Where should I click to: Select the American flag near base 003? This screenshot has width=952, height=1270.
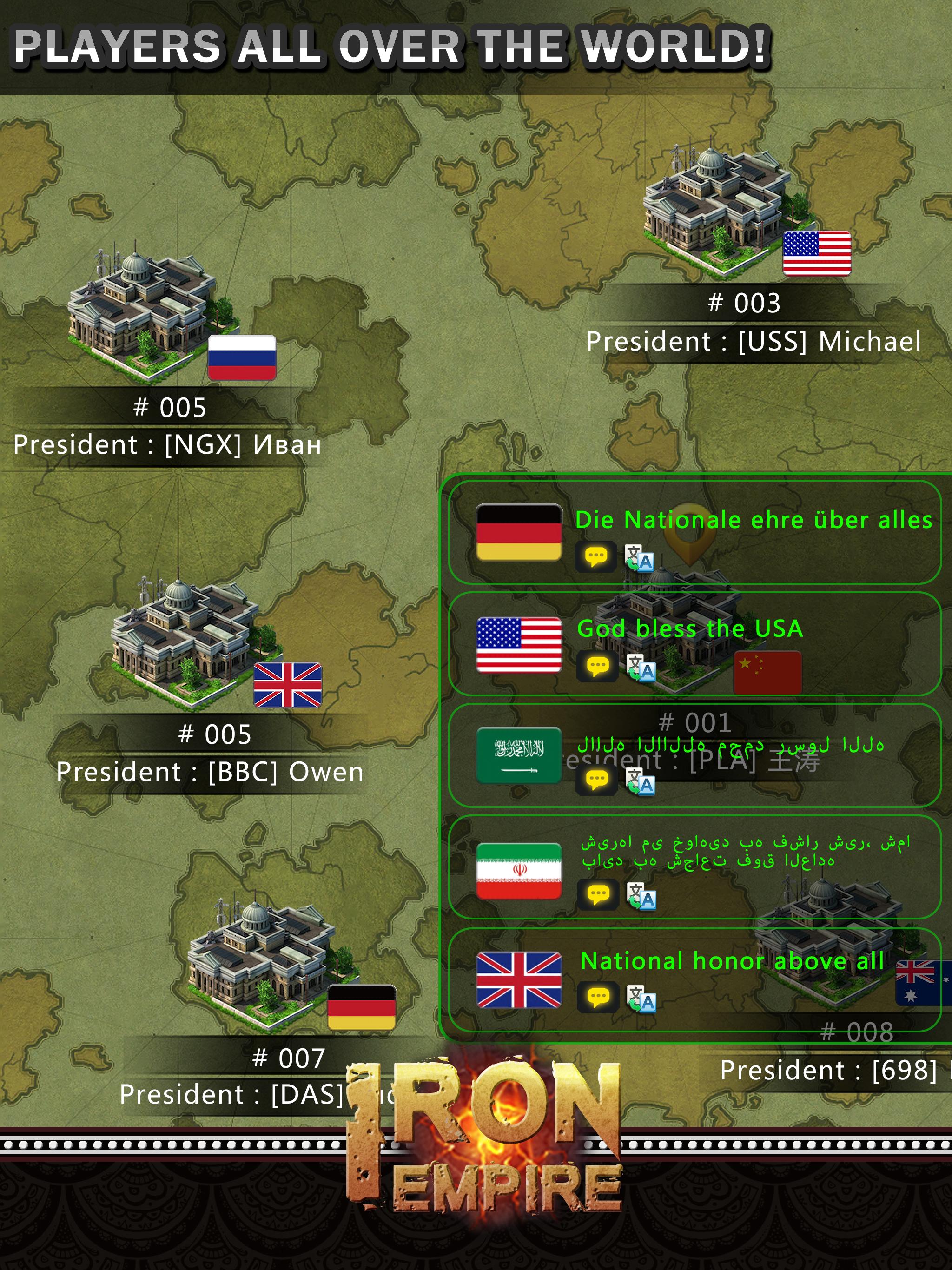click(x=817, y=252)
